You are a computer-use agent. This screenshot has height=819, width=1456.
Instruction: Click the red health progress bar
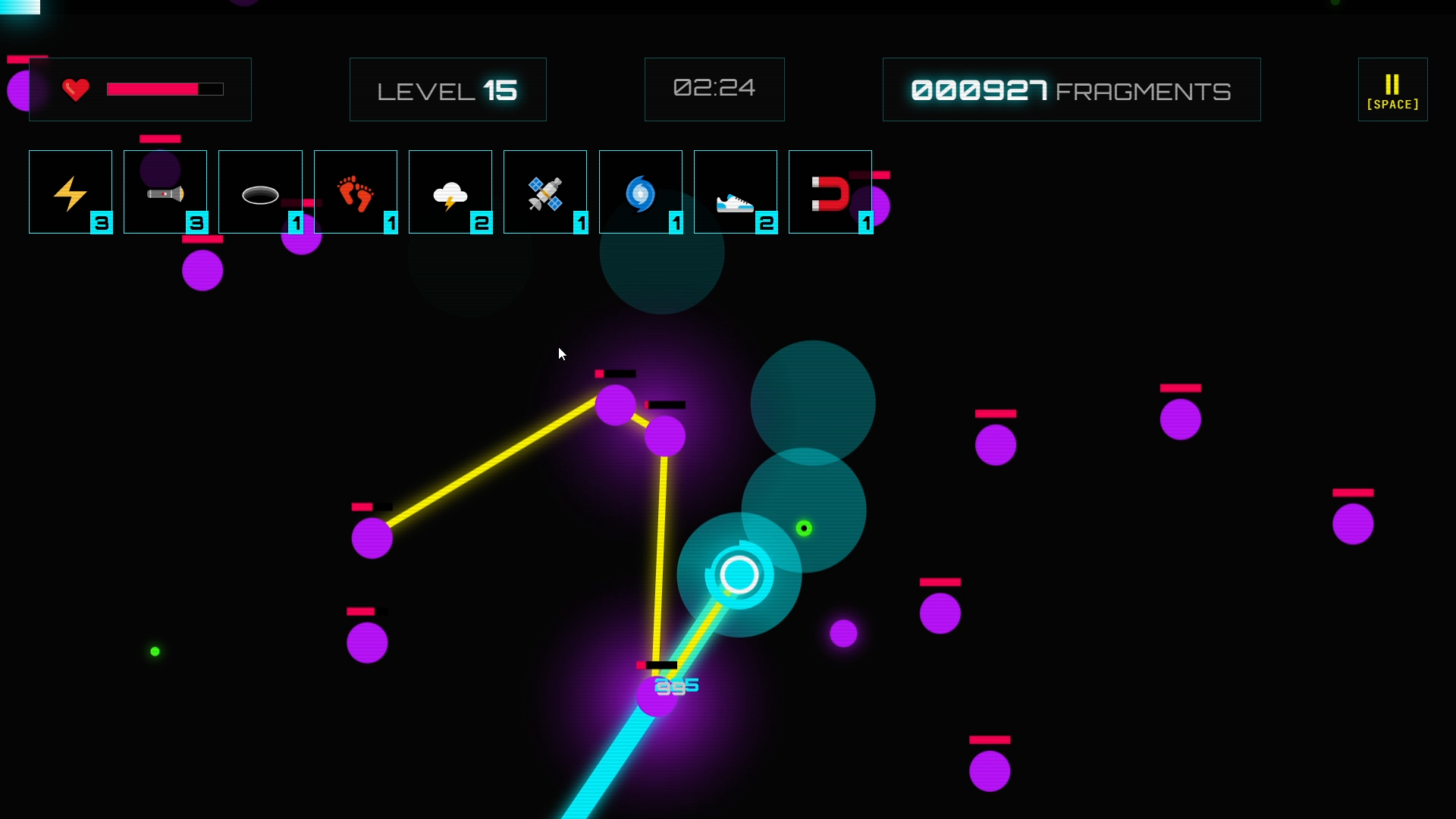pos(152,89)
